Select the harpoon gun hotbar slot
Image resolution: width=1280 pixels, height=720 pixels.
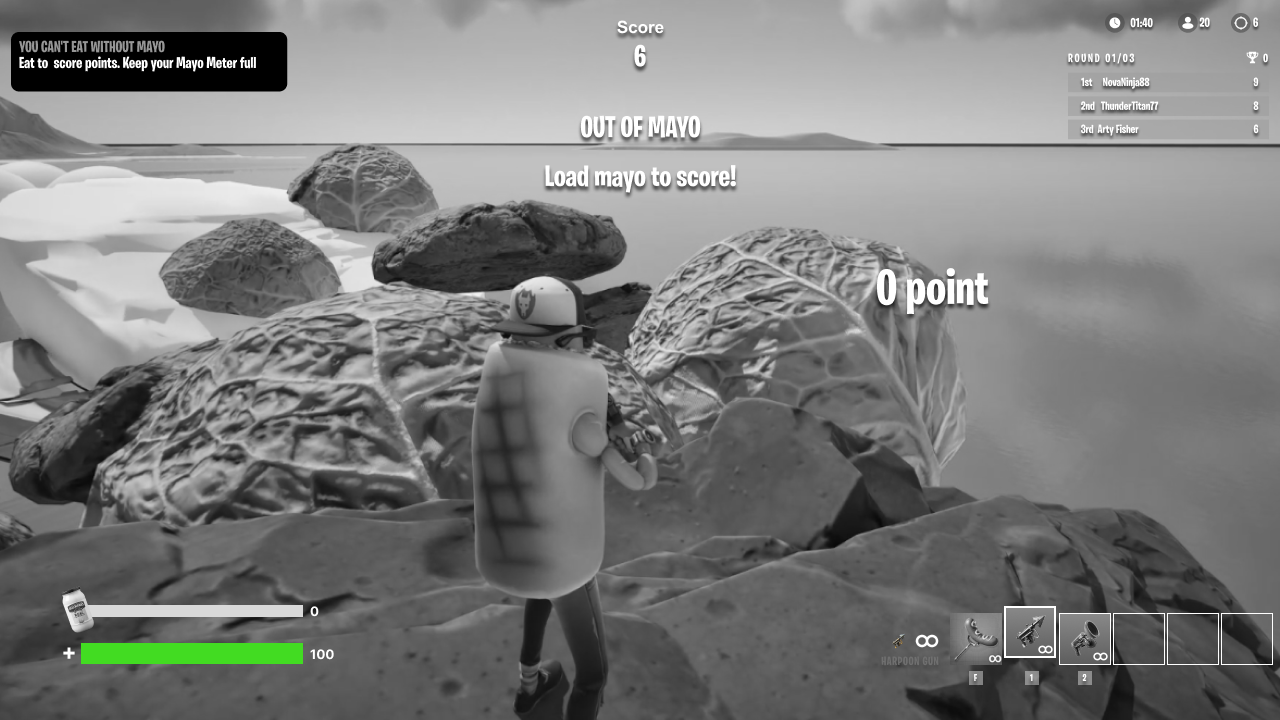[x=1030, y=633]
